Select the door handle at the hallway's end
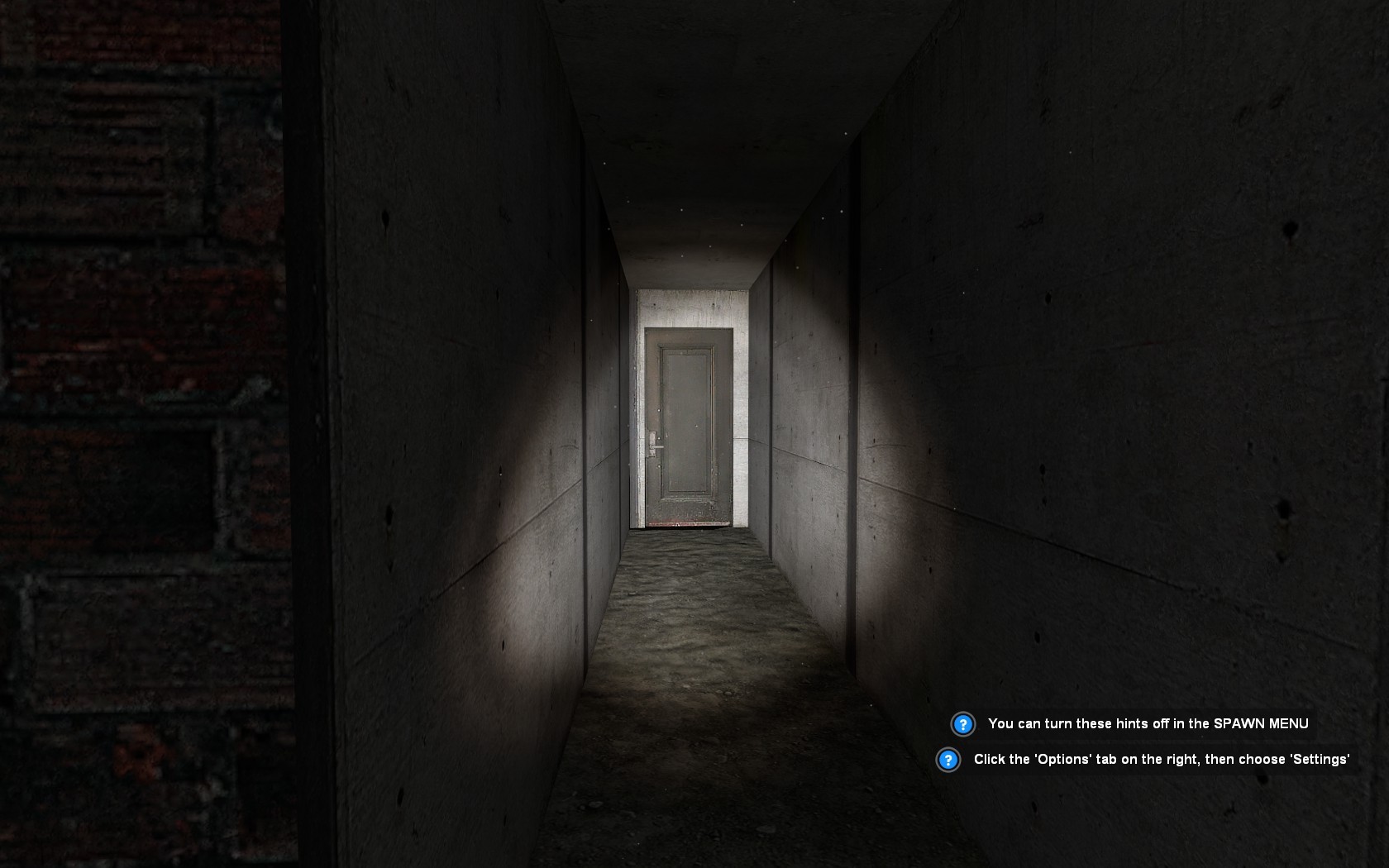Screen dimensions: 1389x868 (x=658, y=447)
